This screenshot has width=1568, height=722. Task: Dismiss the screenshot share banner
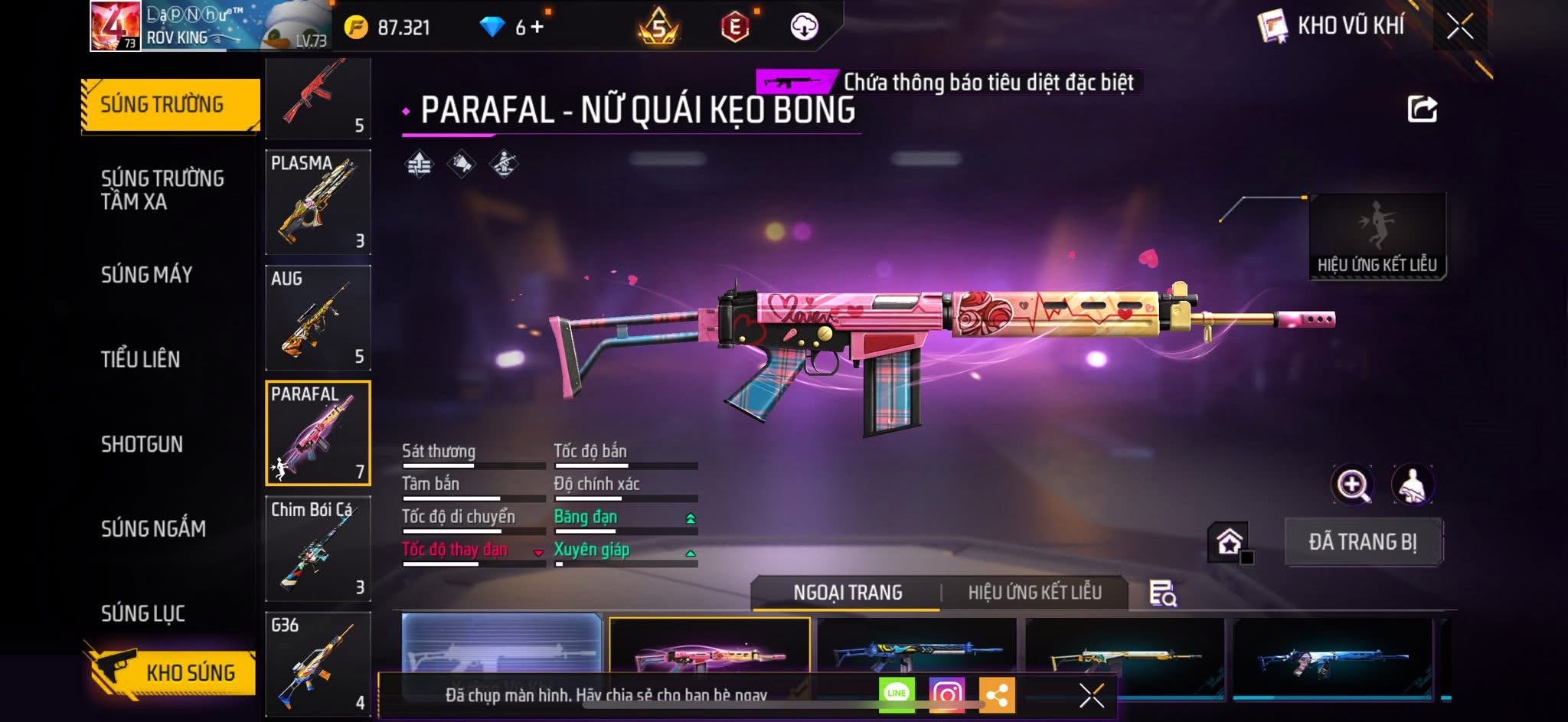click(x=1091, y=695)
